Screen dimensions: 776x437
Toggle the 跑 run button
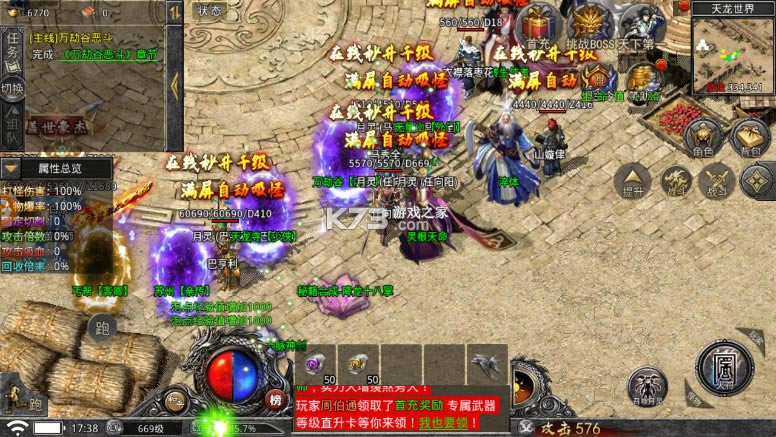pyautogui.click(x=101, y=327)
